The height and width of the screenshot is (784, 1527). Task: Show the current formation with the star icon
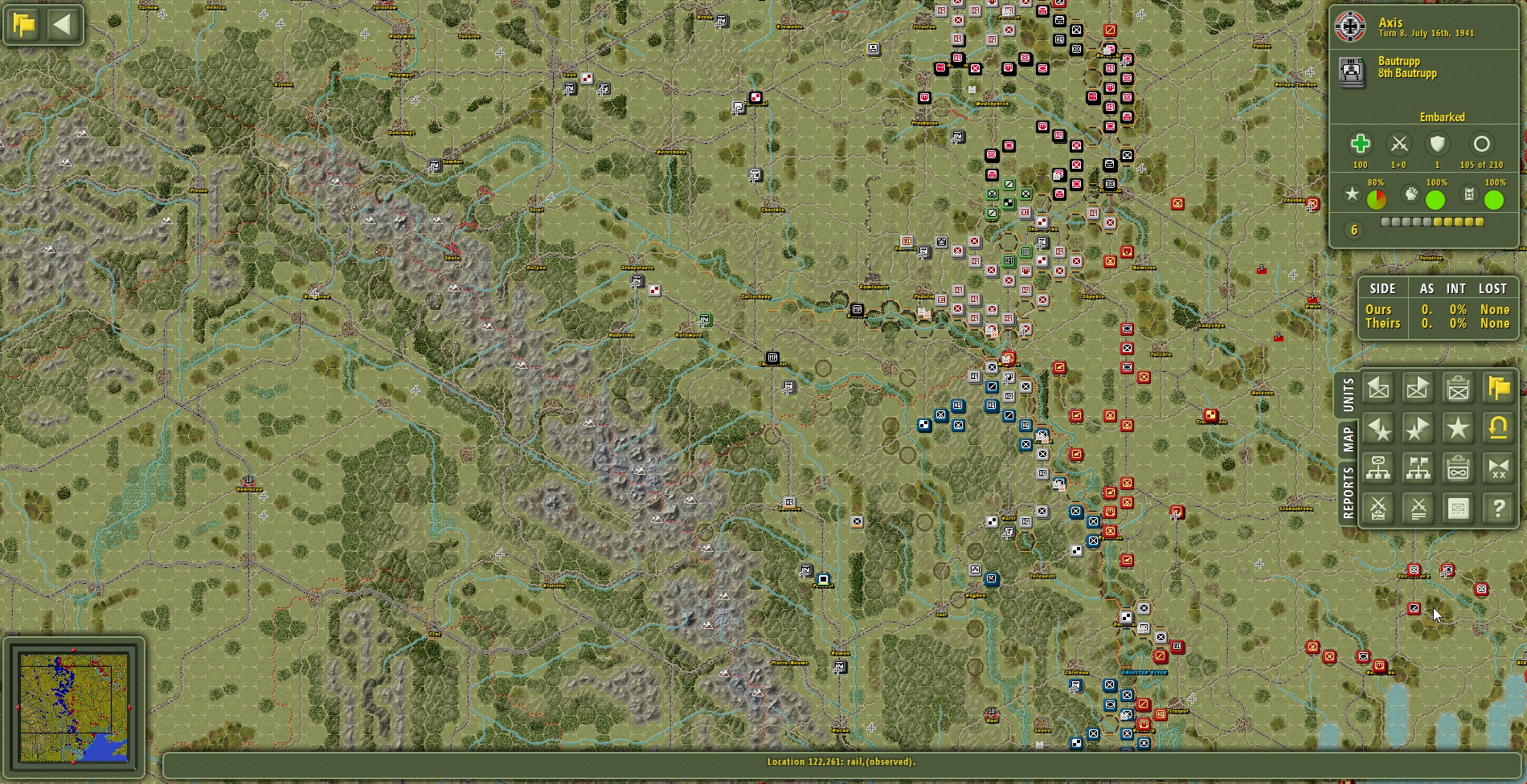1458,428
